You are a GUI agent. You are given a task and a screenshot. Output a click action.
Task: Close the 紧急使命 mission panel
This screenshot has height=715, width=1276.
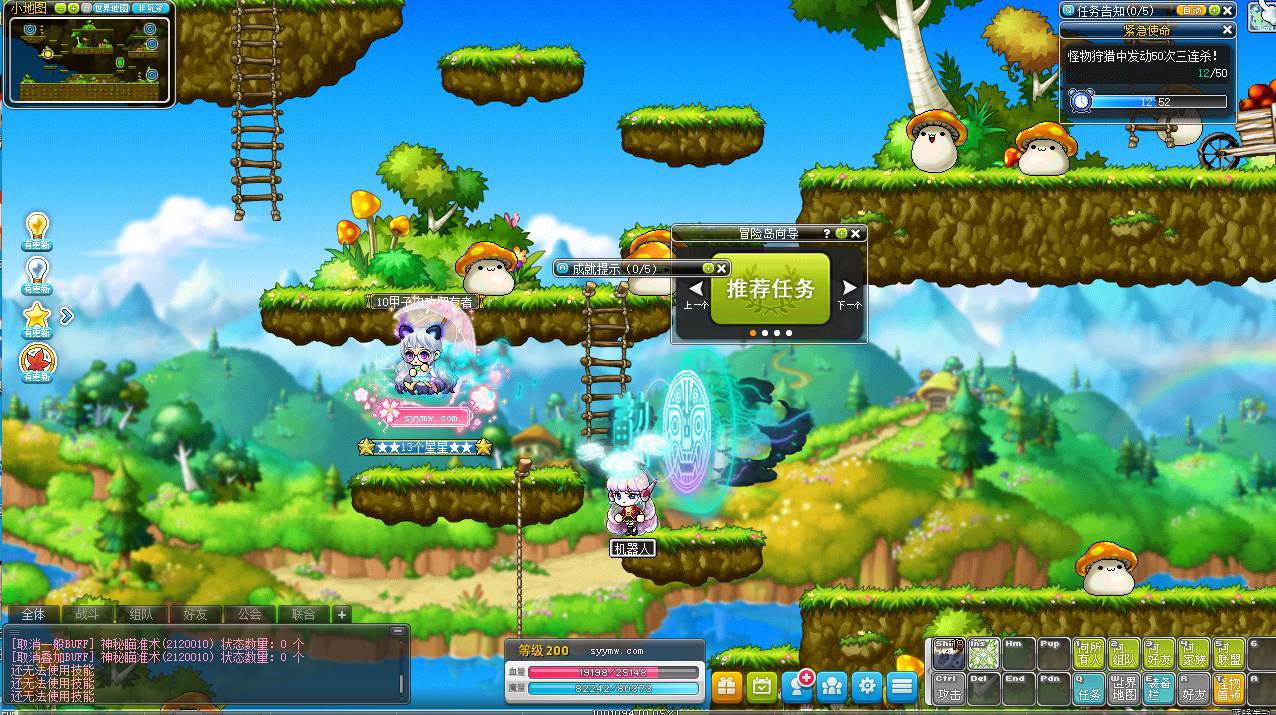[1228, 31]
